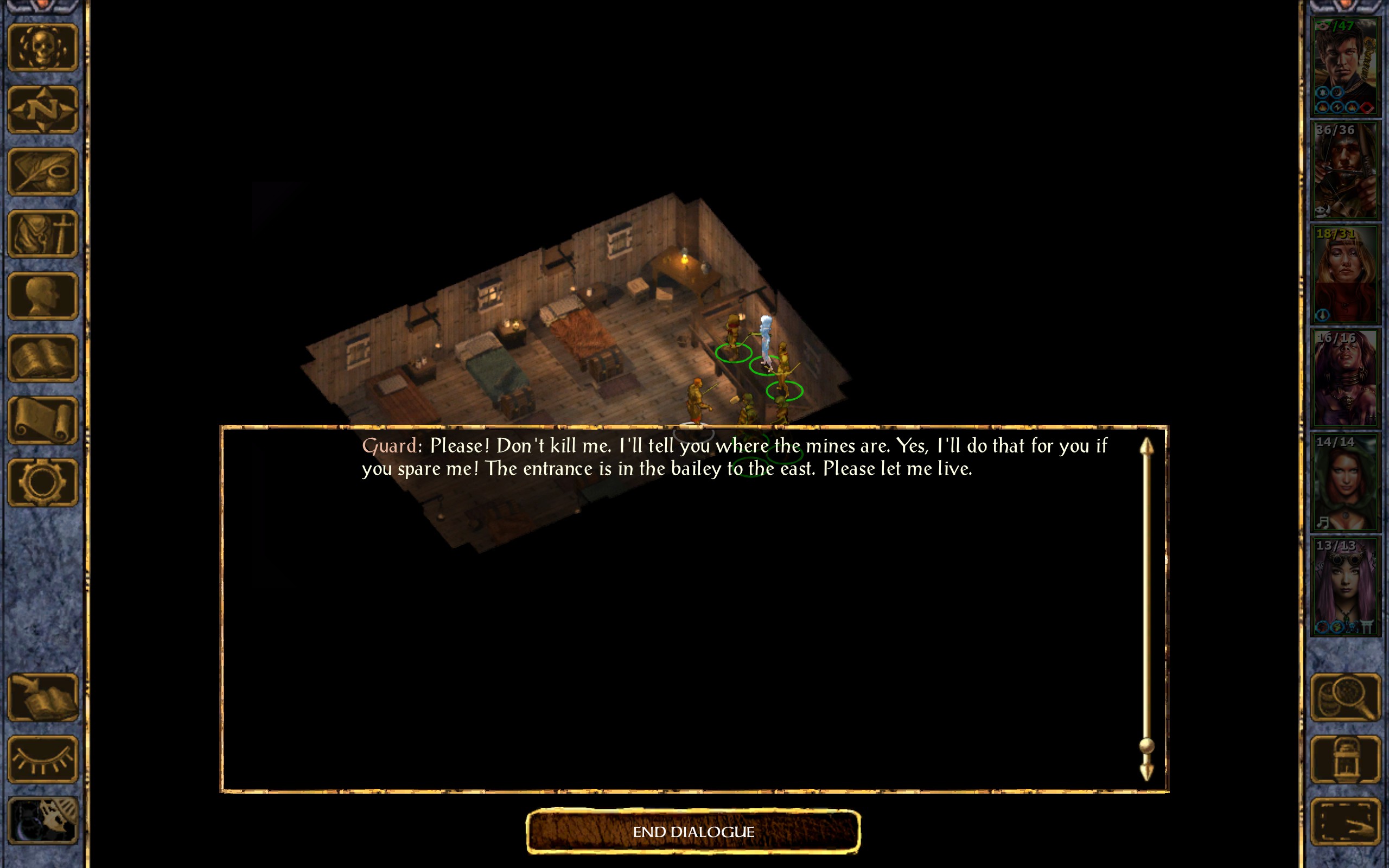This screenshot has height=868, width=1389.
Task: Select the pink-haired portrait with 13/13
Action: click(x=1345, y=585)
